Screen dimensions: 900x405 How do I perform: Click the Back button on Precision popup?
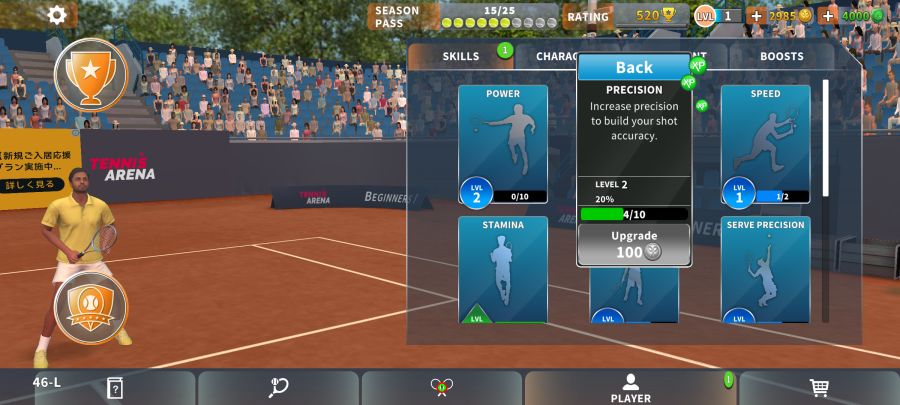634,67
